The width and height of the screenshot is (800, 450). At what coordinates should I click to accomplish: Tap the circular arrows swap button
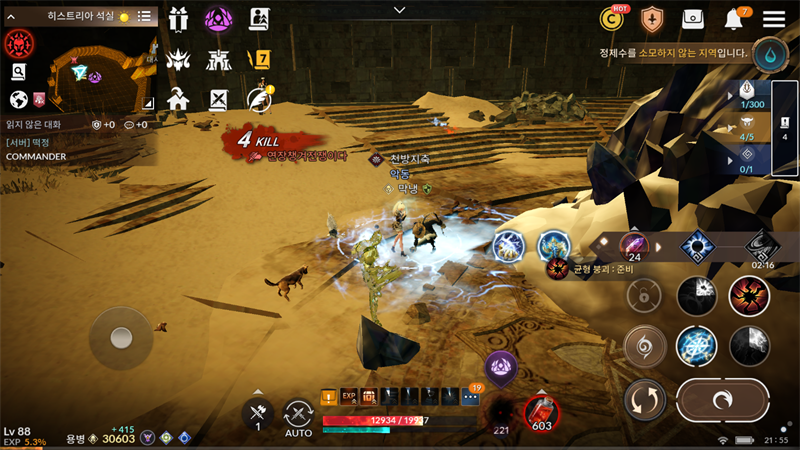(x=645, y=400)
